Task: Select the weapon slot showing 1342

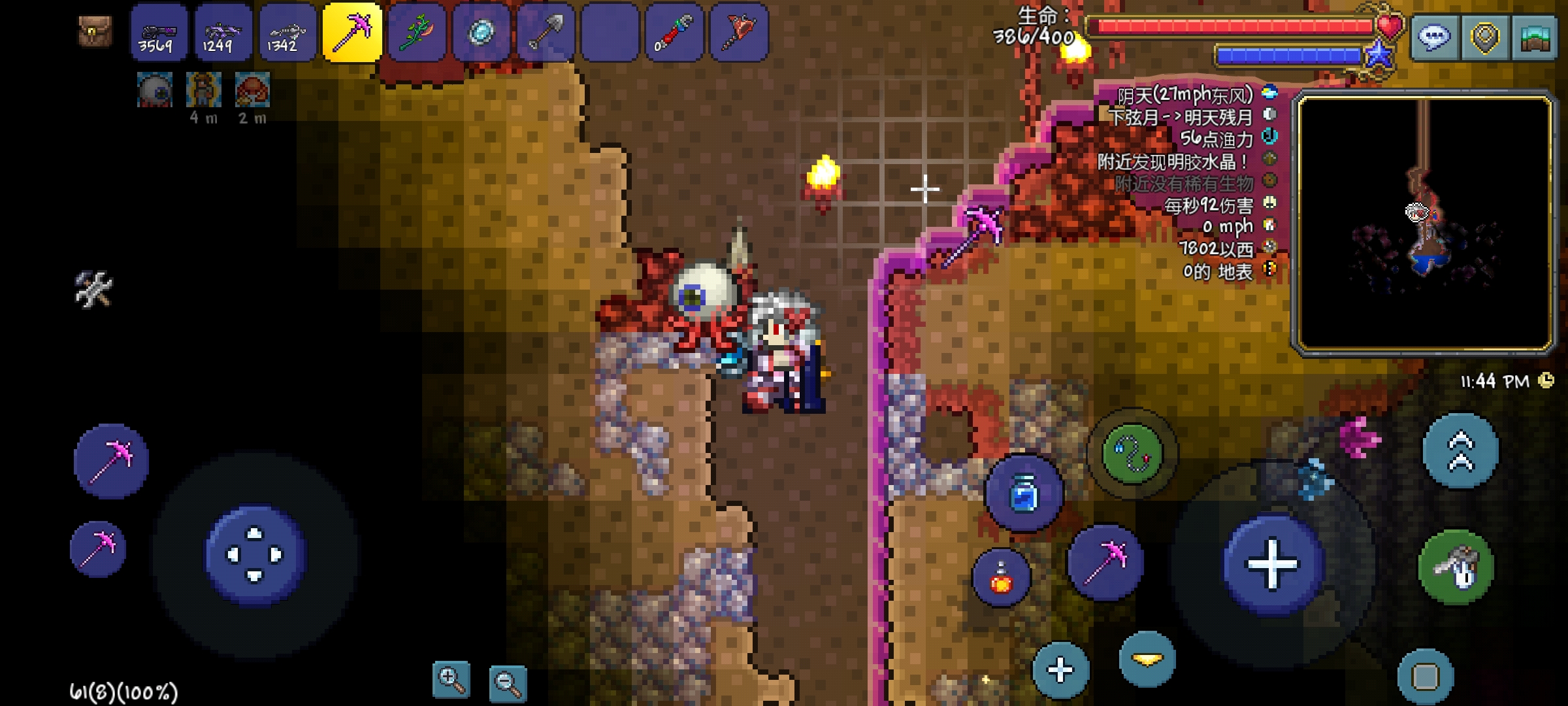Action: pyautogui.click(x=287, y=33)
